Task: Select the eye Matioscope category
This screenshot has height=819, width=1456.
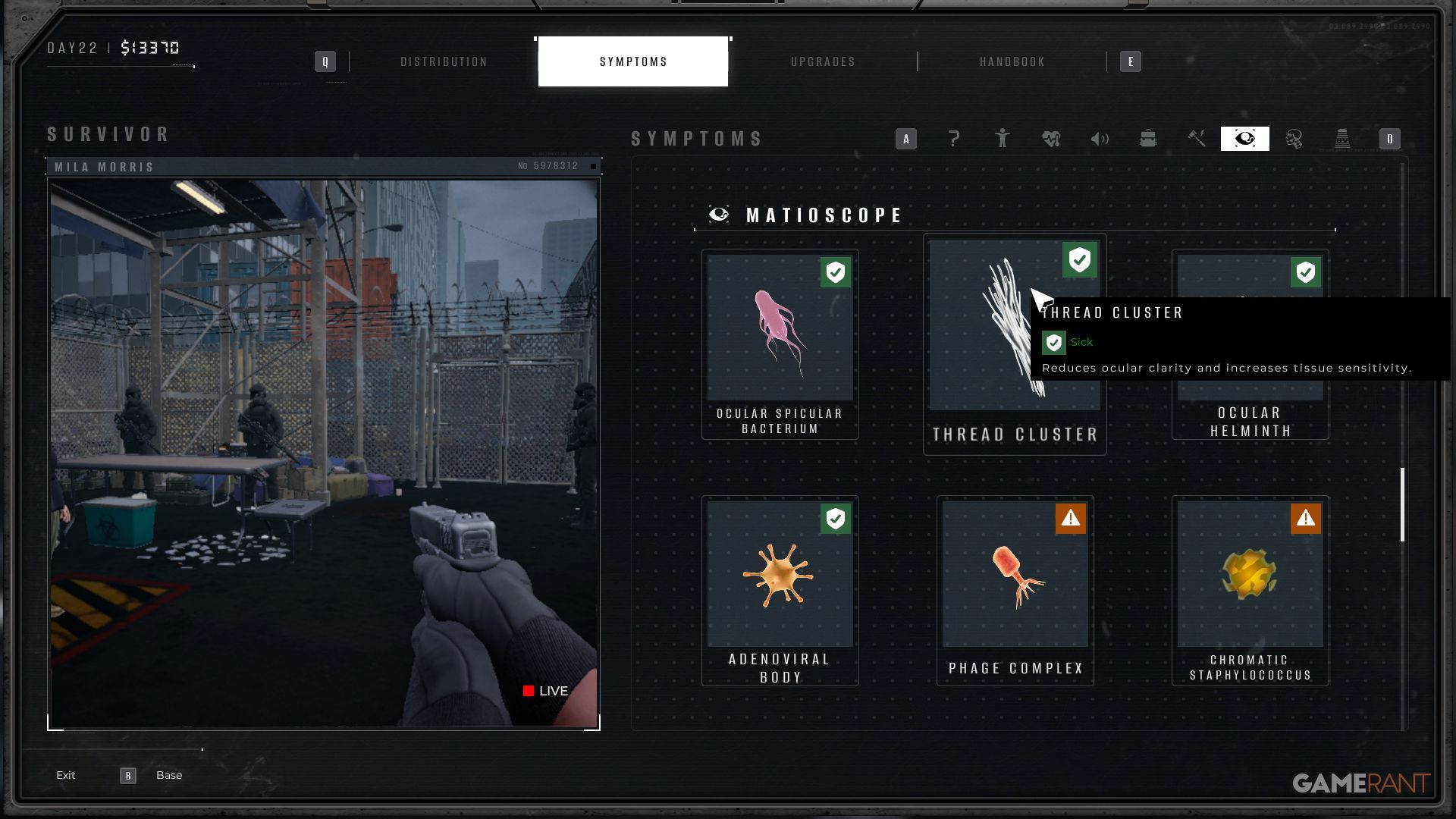Action: click(x=1245, y=139)
